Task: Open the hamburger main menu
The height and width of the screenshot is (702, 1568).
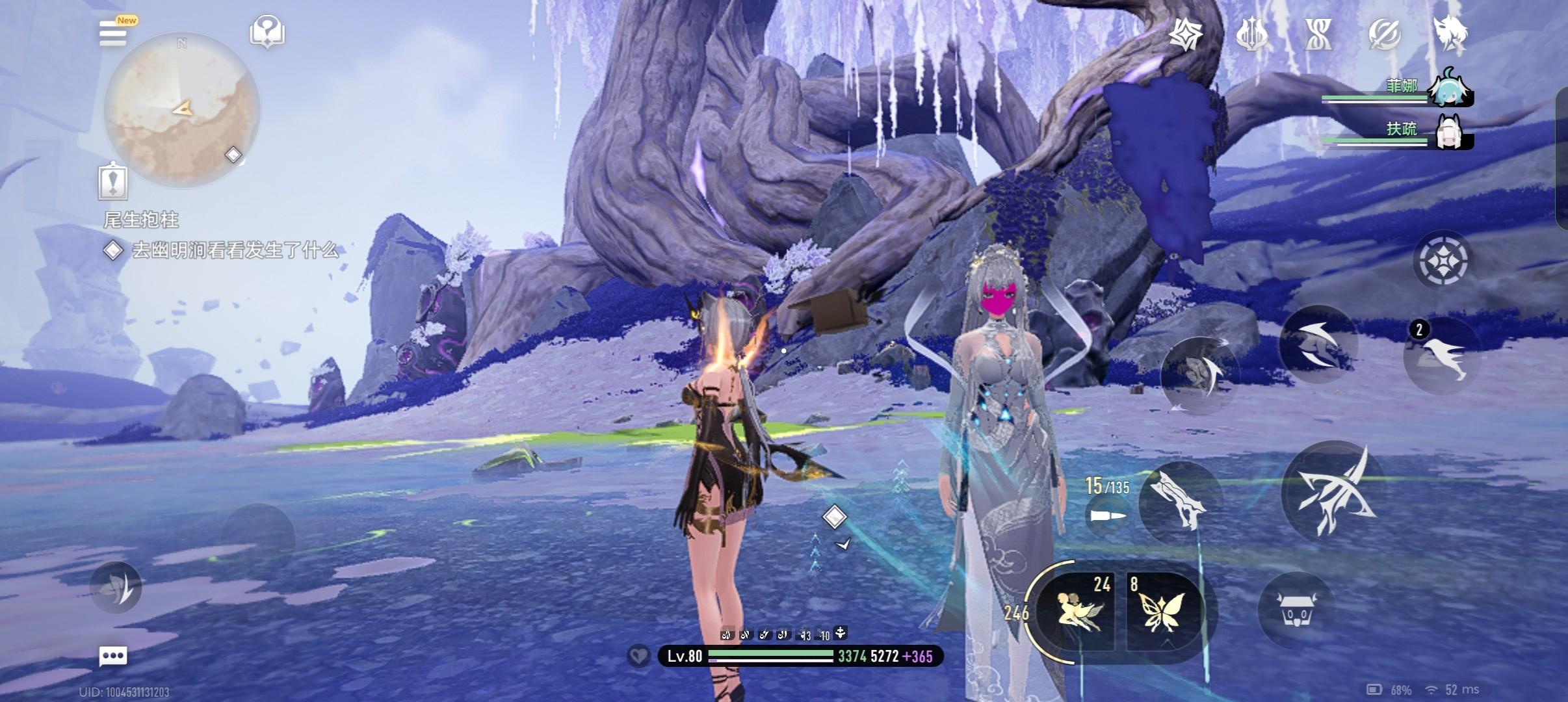Action: (x=113, y=32)
